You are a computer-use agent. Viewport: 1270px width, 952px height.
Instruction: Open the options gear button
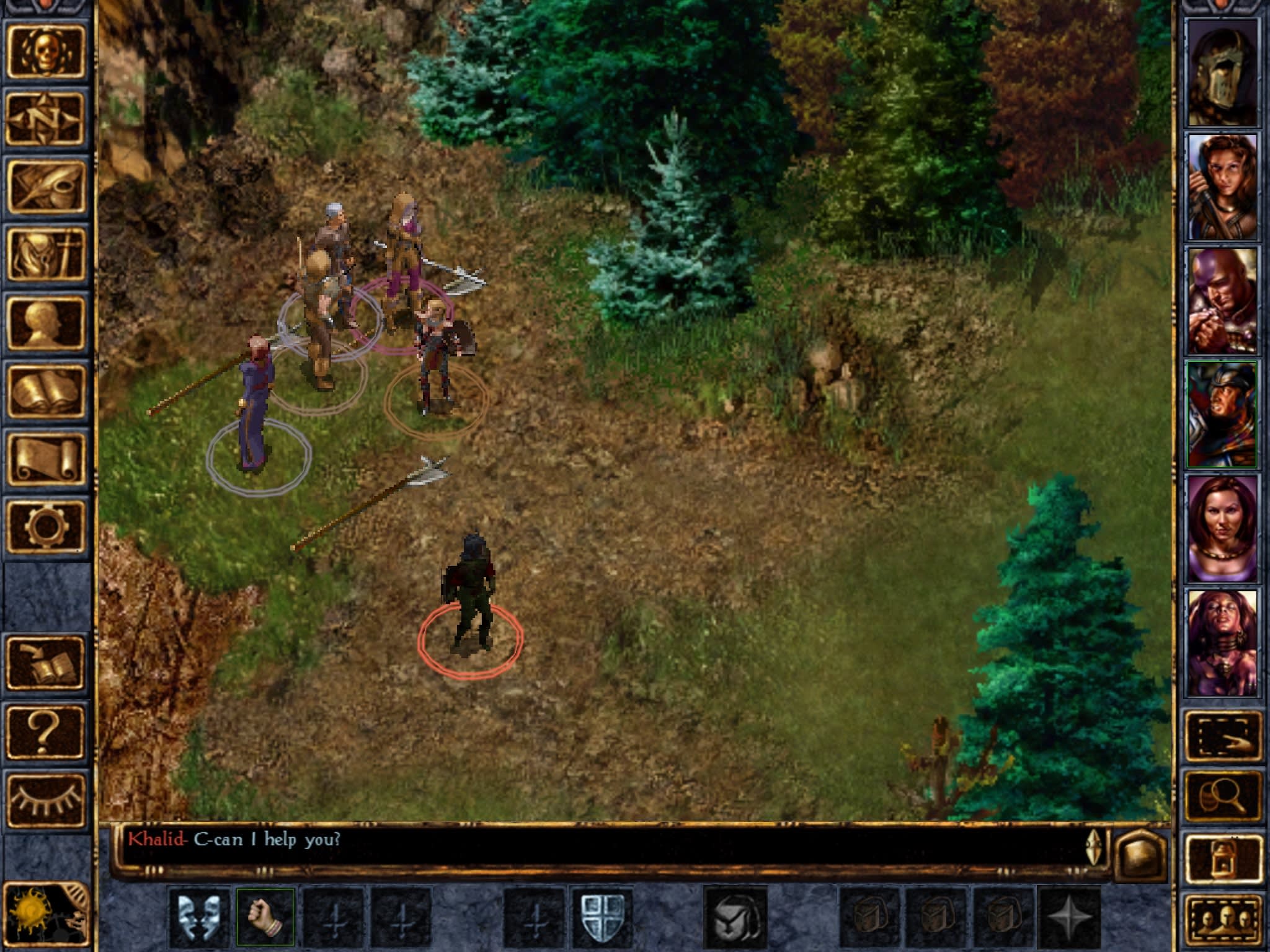coord(46,527)
